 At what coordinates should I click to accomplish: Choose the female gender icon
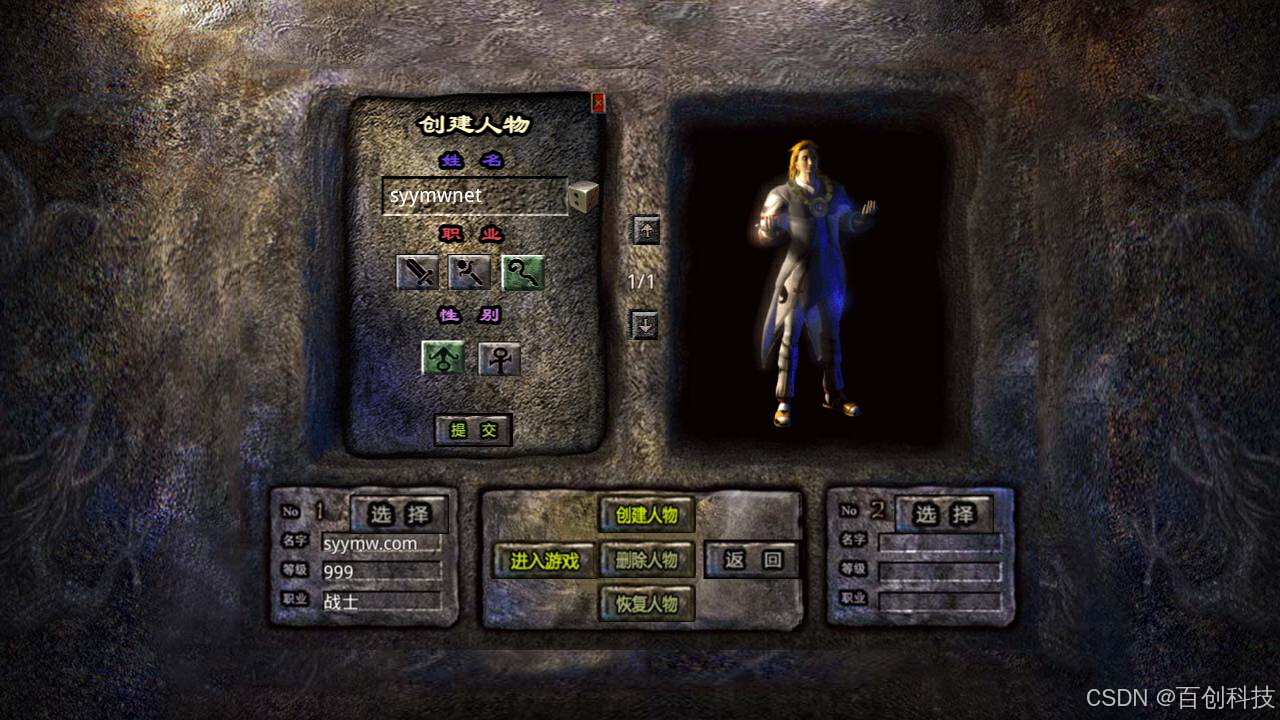[499, 358]
